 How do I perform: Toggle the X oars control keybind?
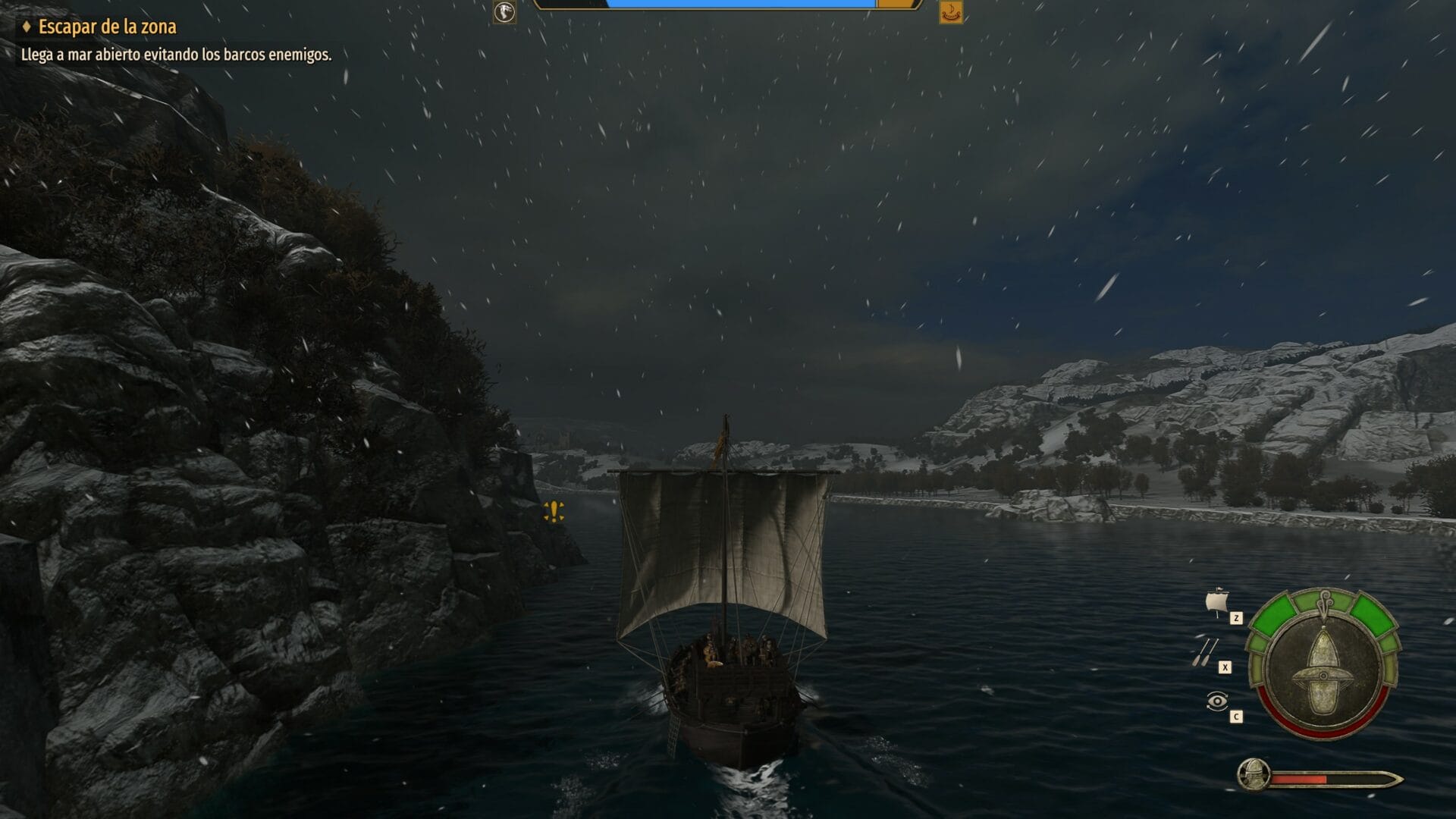point(1225,667)
